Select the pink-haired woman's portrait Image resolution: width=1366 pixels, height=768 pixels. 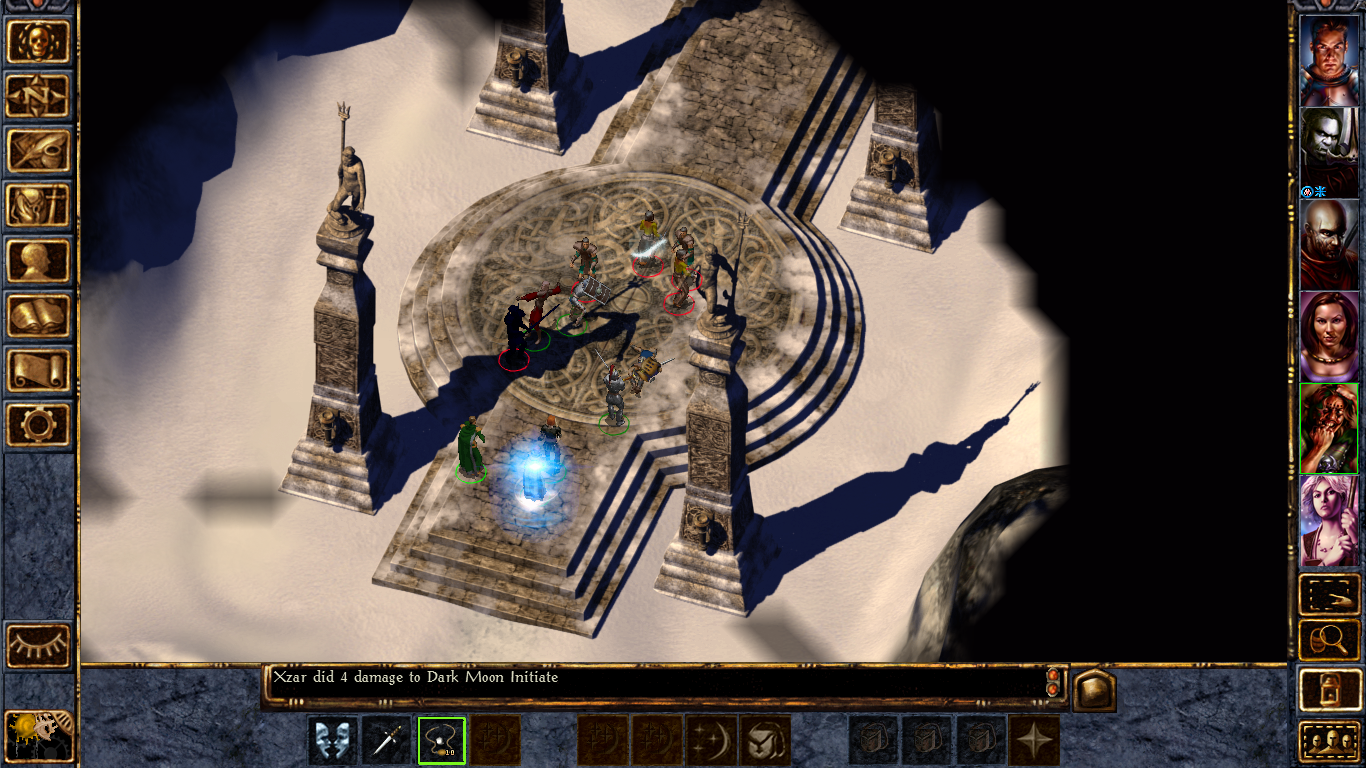(1329, 520)
